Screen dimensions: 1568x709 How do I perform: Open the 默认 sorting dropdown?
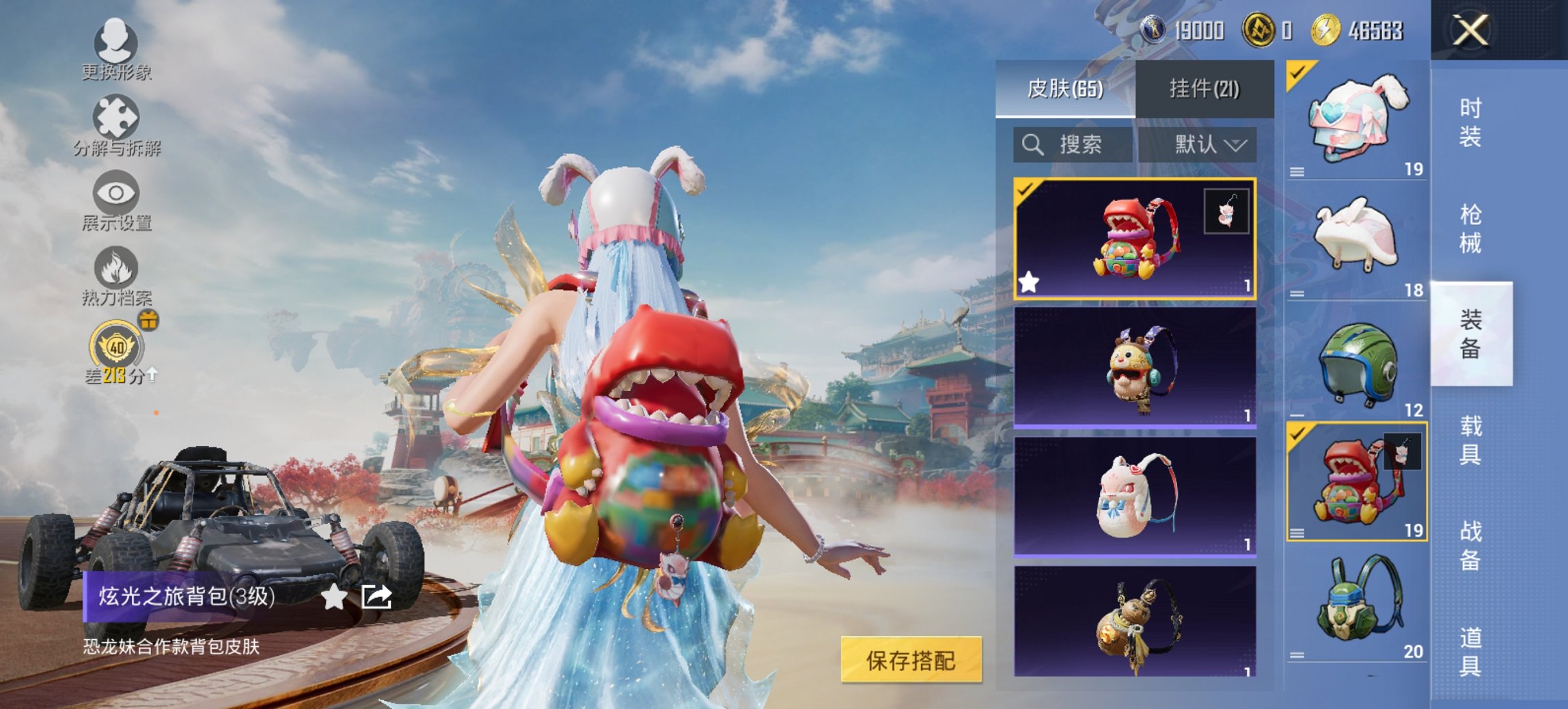[1209, 144]
